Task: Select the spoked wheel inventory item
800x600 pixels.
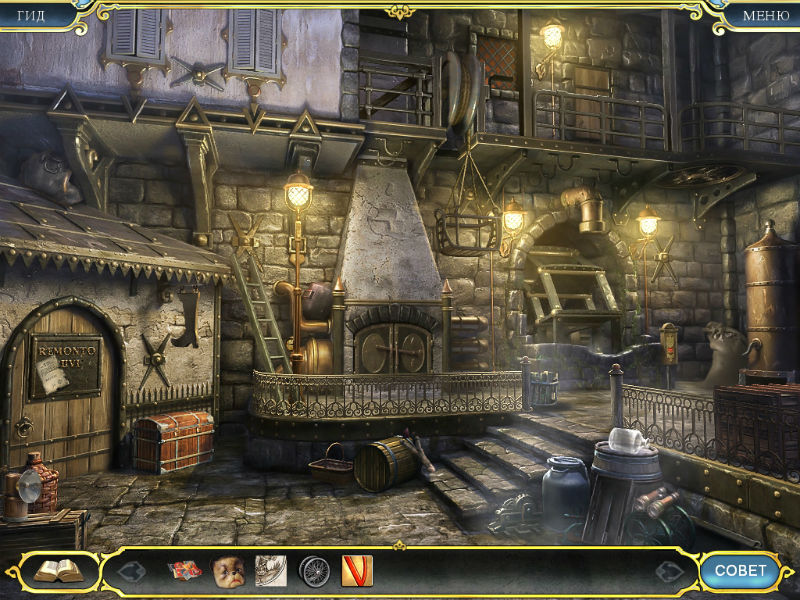Action: point(314,571)
